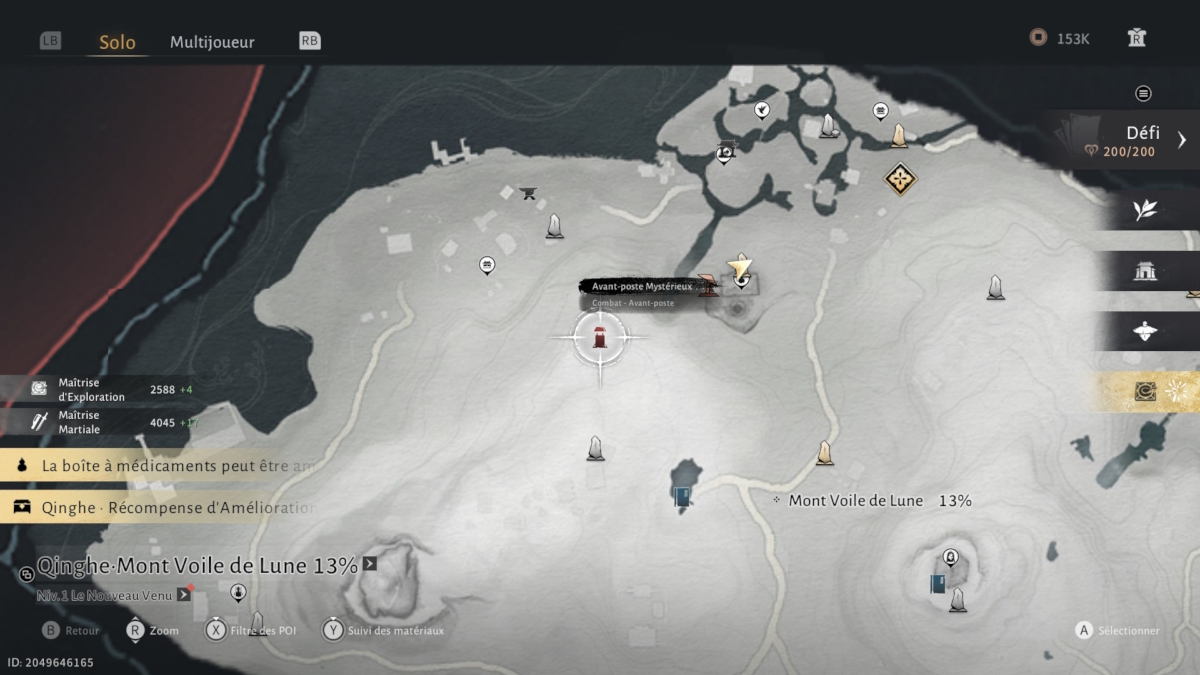This screenshot has height=675, width=1200.
Task: Expand the Niv.1 Le Nouveau Venu arrow
Action: pyautogui.click(x=184, y=595)
